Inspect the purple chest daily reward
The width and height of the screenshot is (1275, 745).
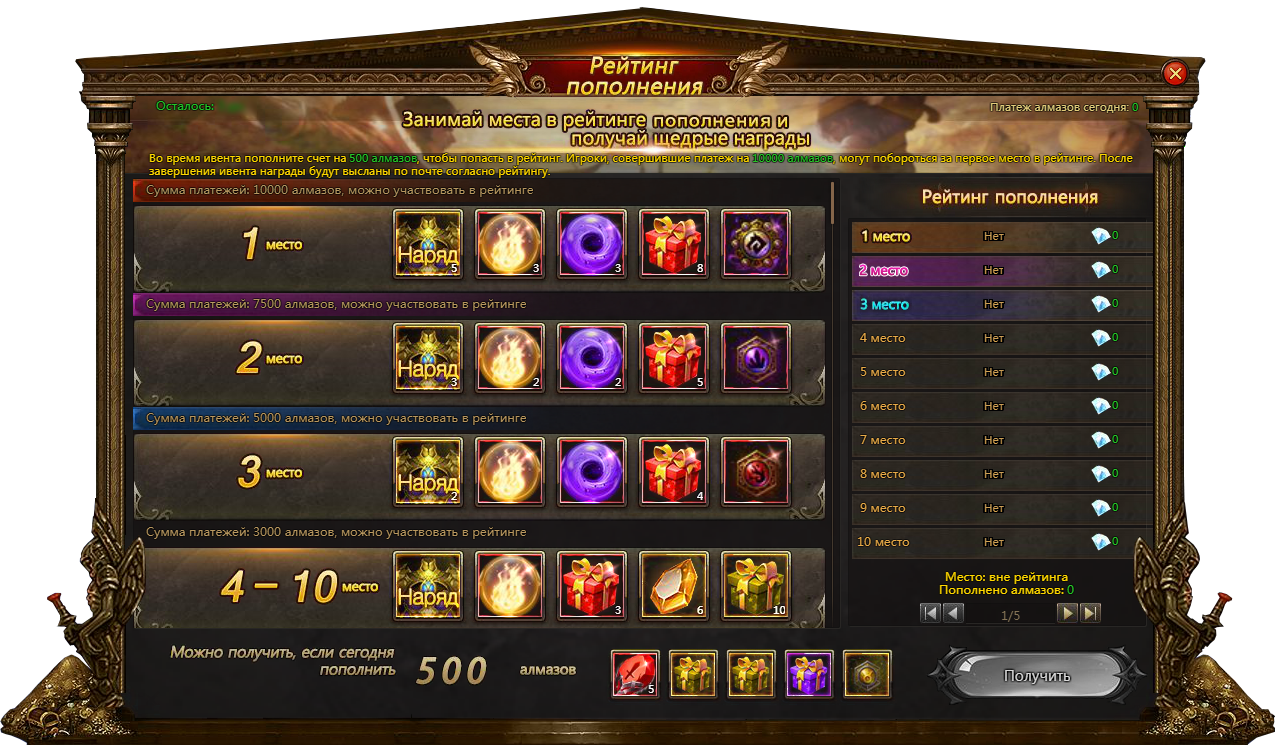pyautogui.click(x=809, y=674)
